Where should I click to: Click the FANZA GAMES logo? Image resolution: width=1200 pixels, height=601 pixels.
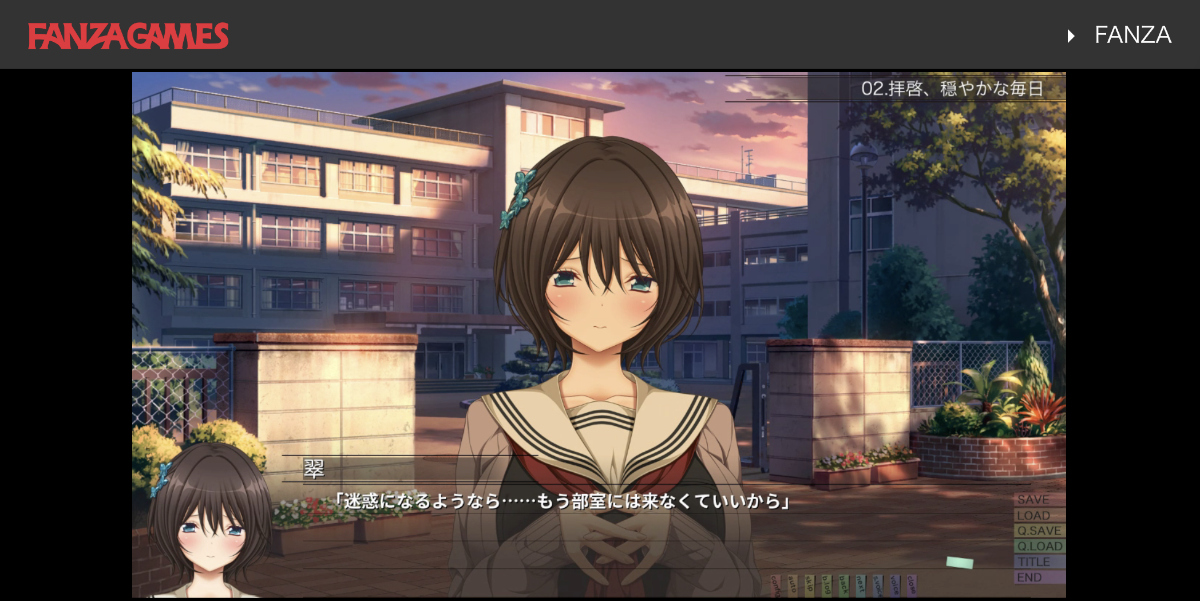(128, 36)
